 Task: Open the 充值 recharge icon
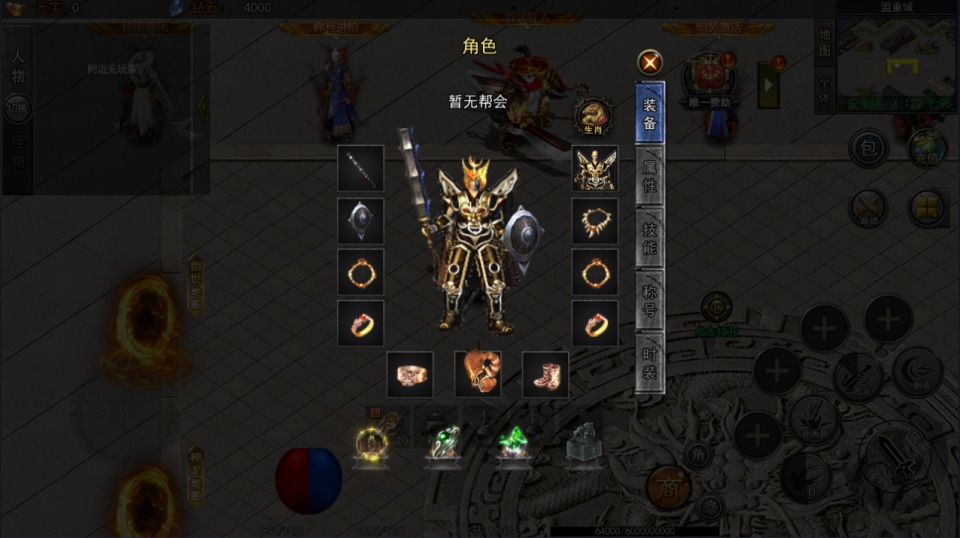pos(927,148)
